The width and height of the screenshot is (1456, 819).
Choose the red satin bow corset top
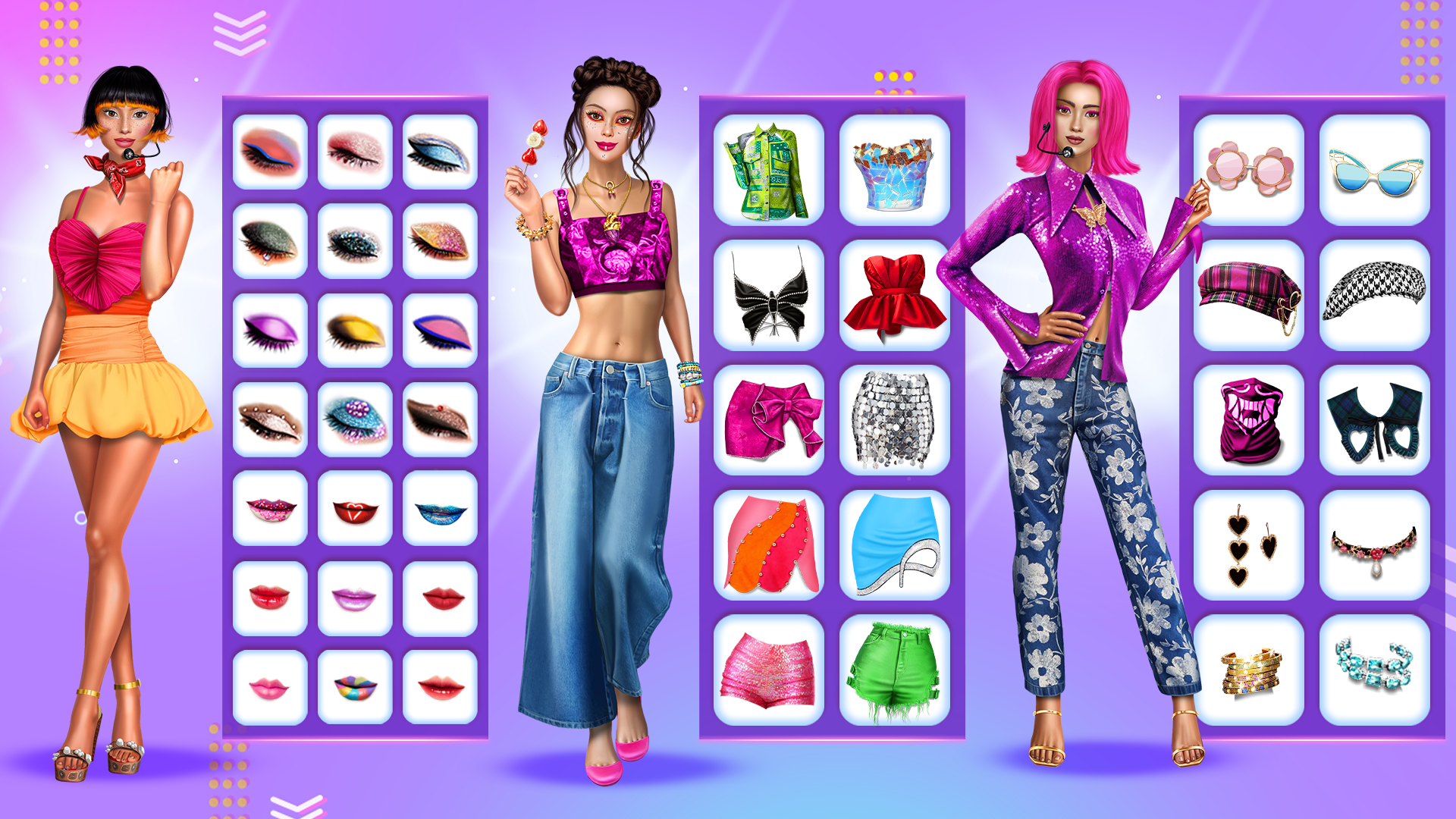pyautogui.click(x=893, y=296)
